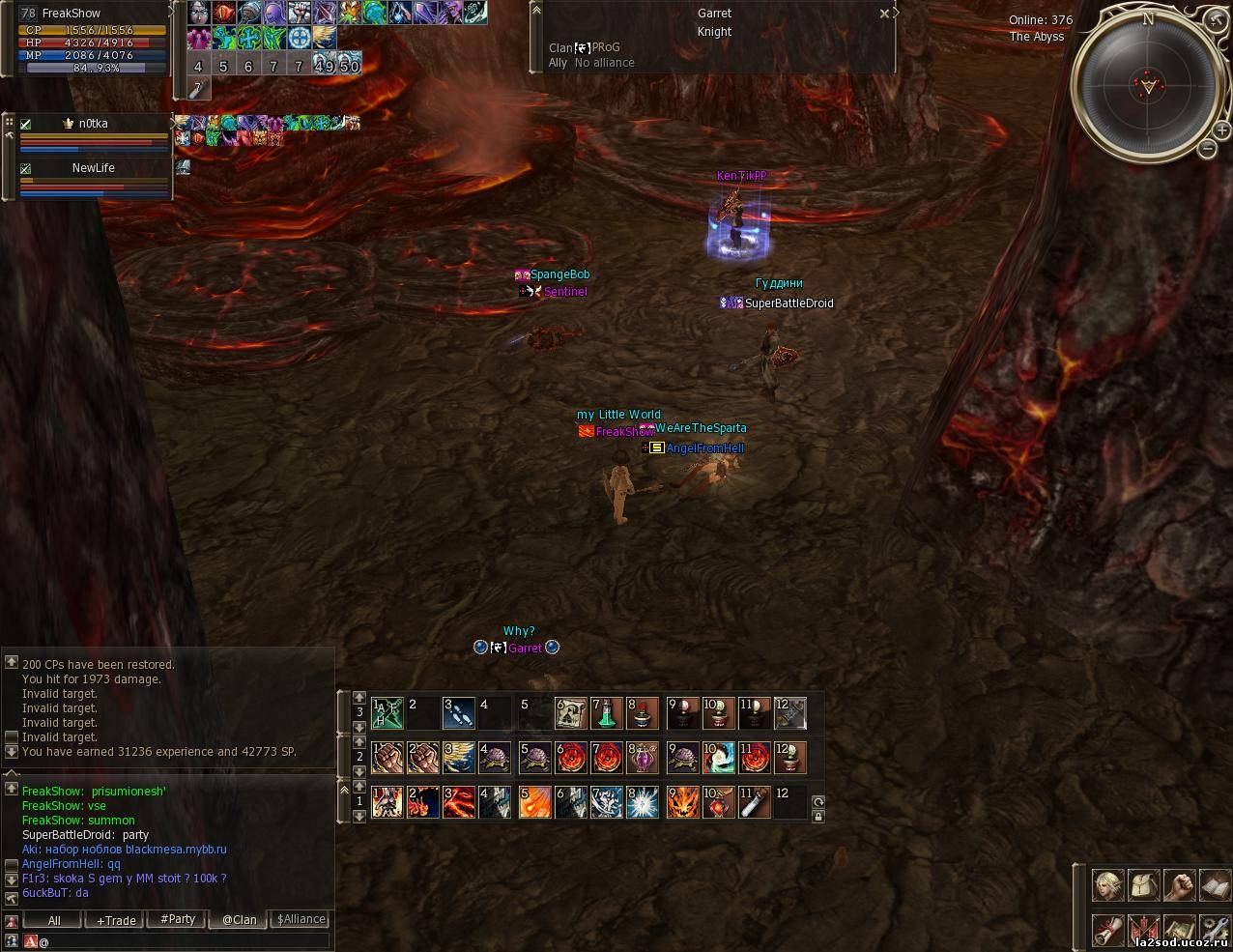
Task: Switch to the @Clan chat tab
Action: [x=239, y=920]
